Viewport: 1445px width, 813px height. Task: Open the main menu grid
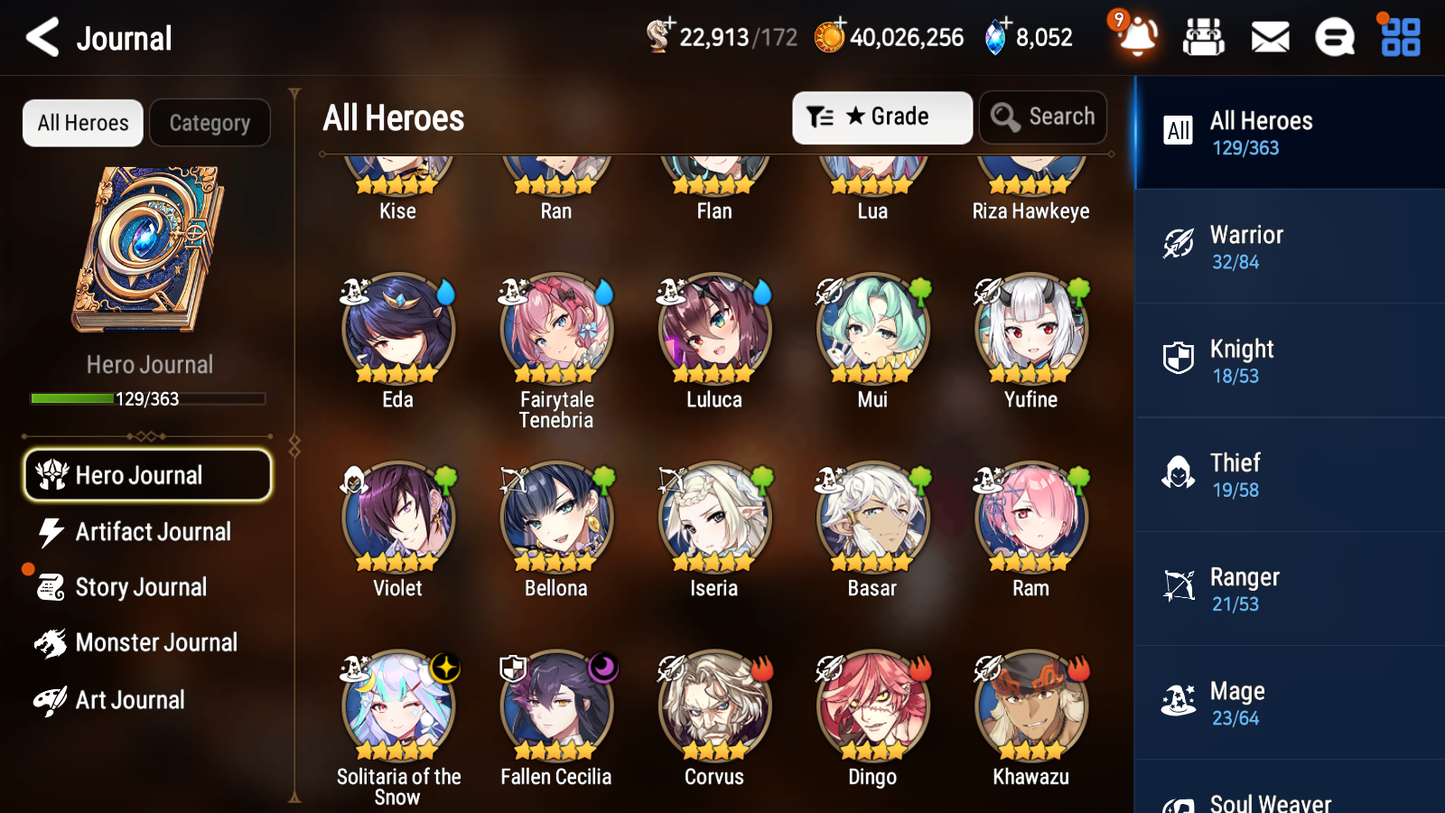click(x=1398, y=36)
